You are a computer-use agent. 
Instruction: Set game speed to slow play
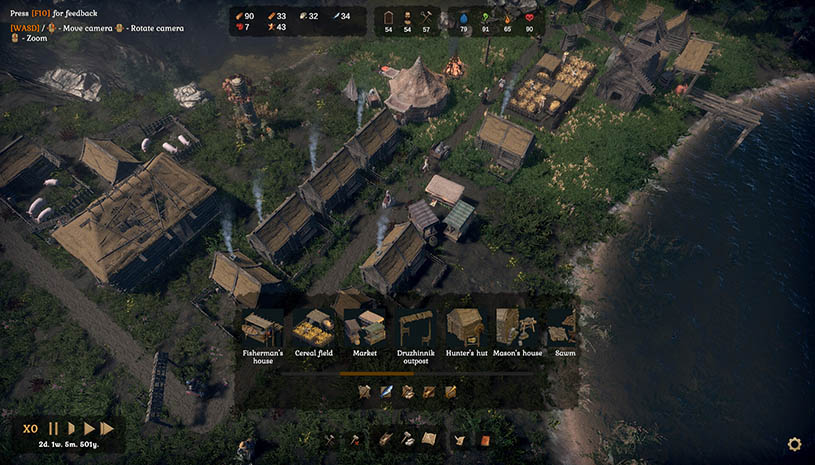coord(71,429)
